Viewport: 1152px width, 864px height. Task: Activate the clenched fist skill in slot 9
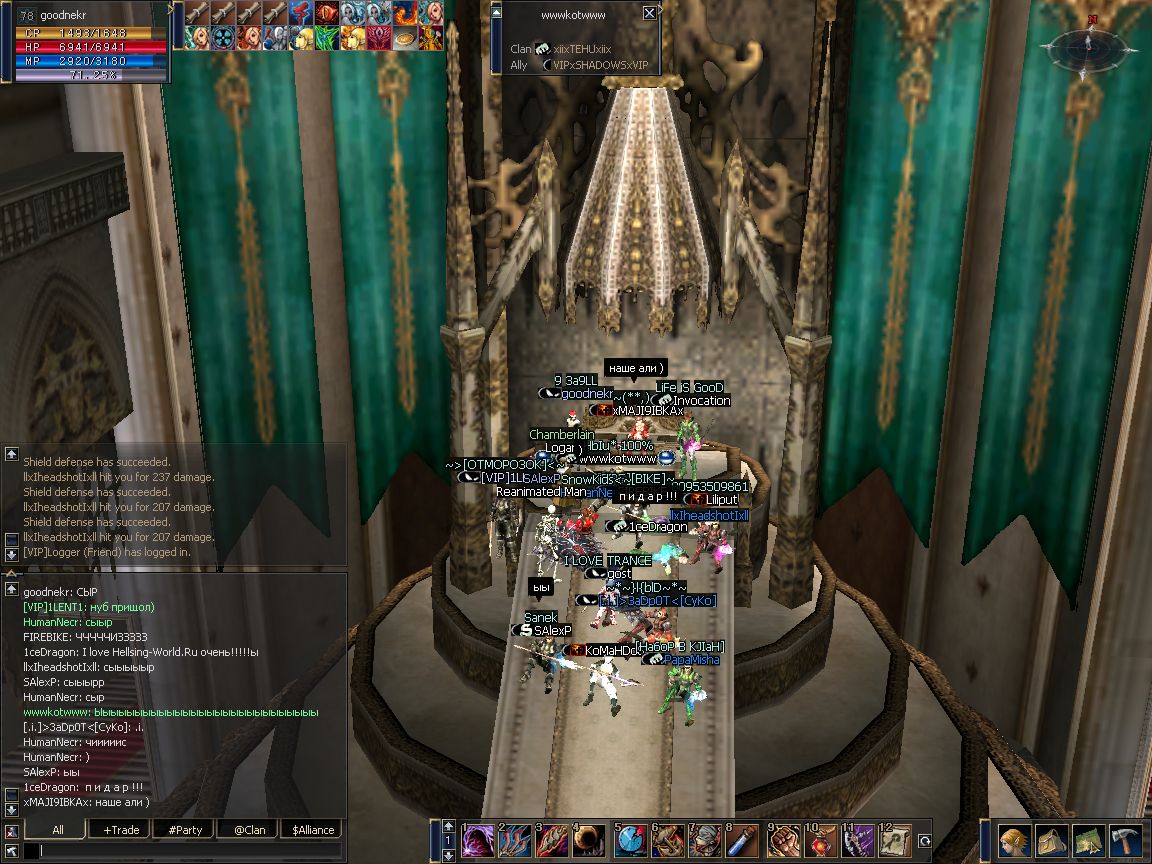(x=785, y=841)
